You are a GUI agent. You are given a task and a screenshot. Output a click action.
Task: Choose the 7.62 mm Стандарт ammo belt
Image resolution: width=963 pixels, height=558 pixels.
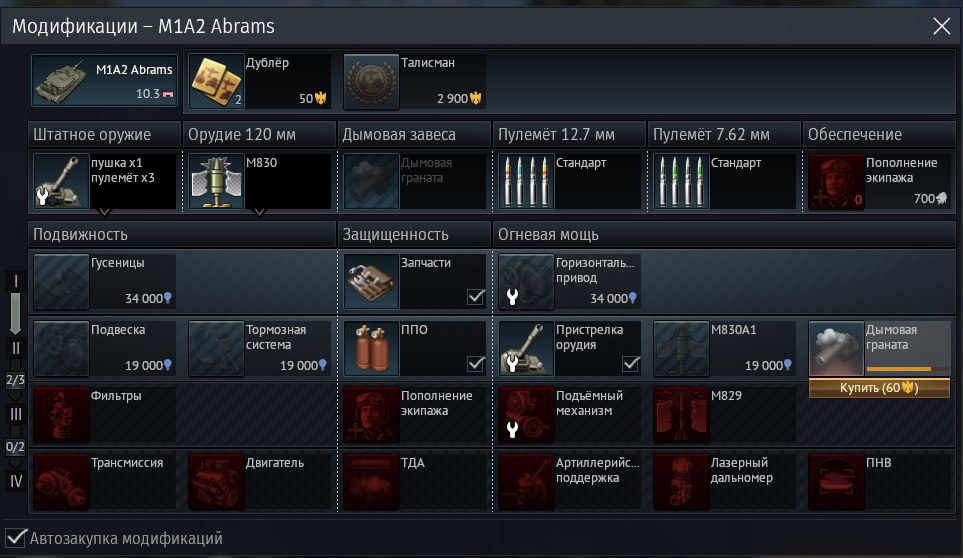[x=724, y=181]
